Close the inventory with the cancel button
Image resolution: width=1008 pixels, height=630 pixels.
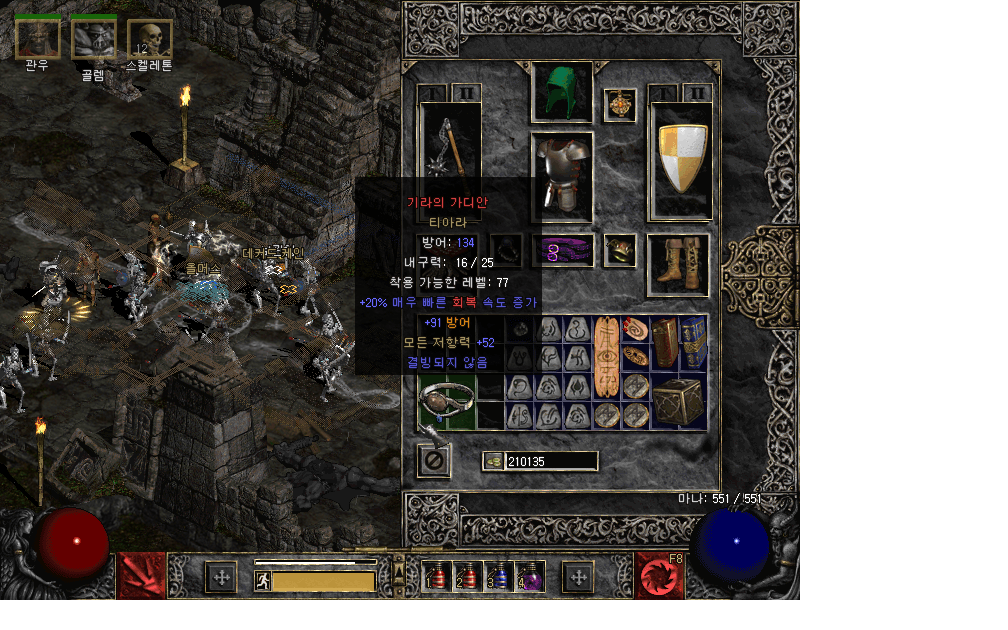434,461
